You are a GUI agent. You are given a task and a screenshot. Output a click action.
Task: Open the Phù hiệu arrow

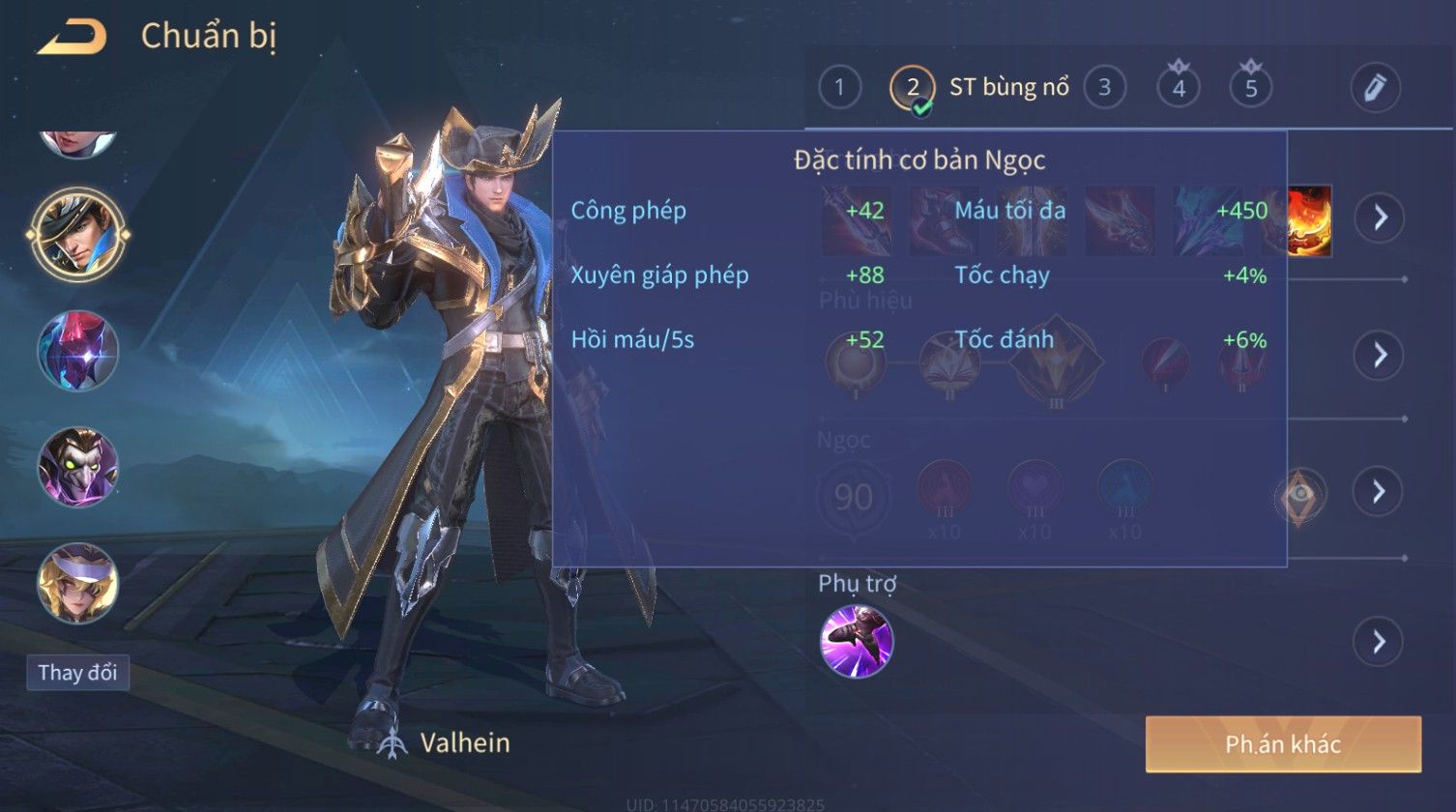point(1379,355)
